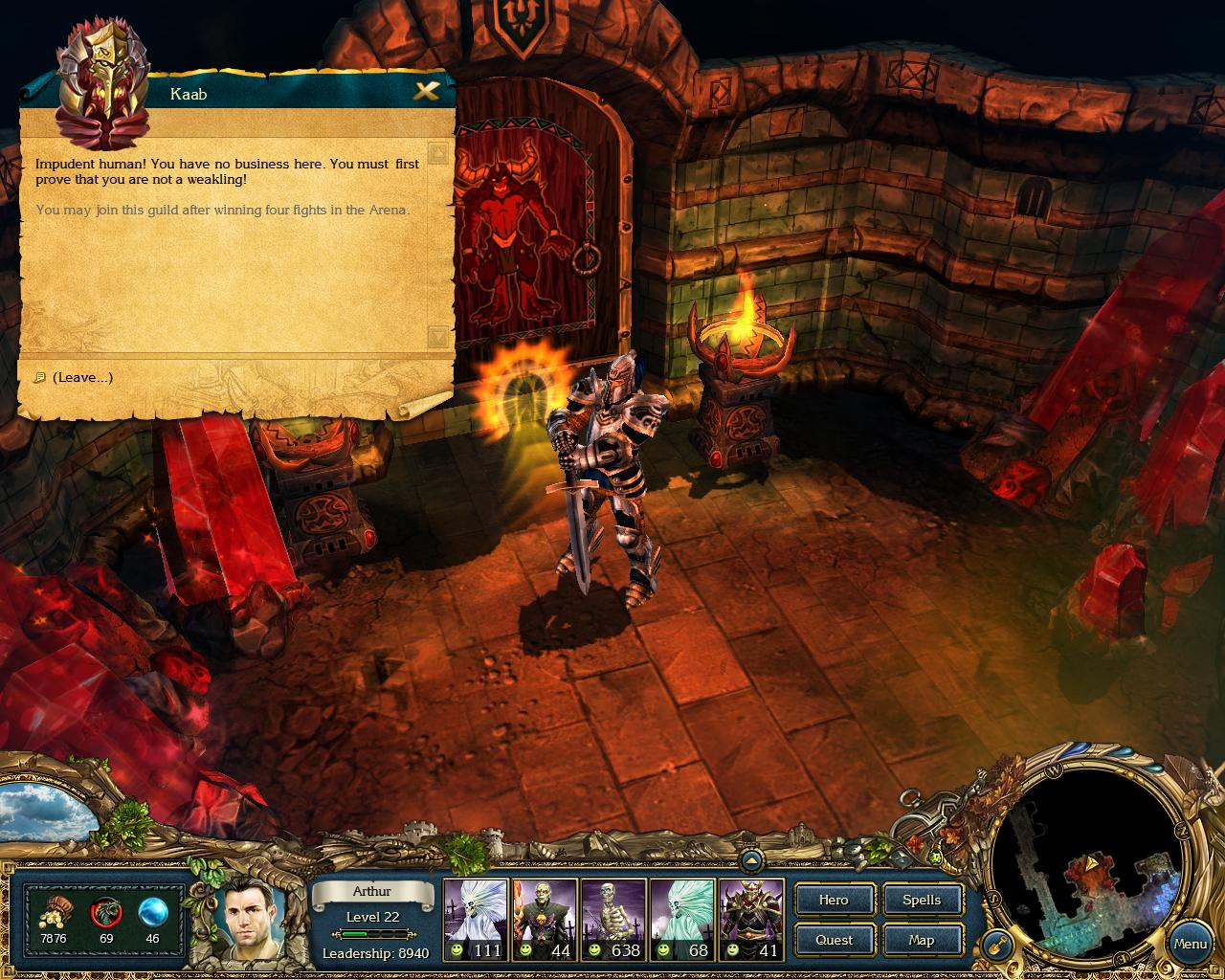Show the Quest log
Screen dimensions: 1225x980
click(x=834, y=940)
